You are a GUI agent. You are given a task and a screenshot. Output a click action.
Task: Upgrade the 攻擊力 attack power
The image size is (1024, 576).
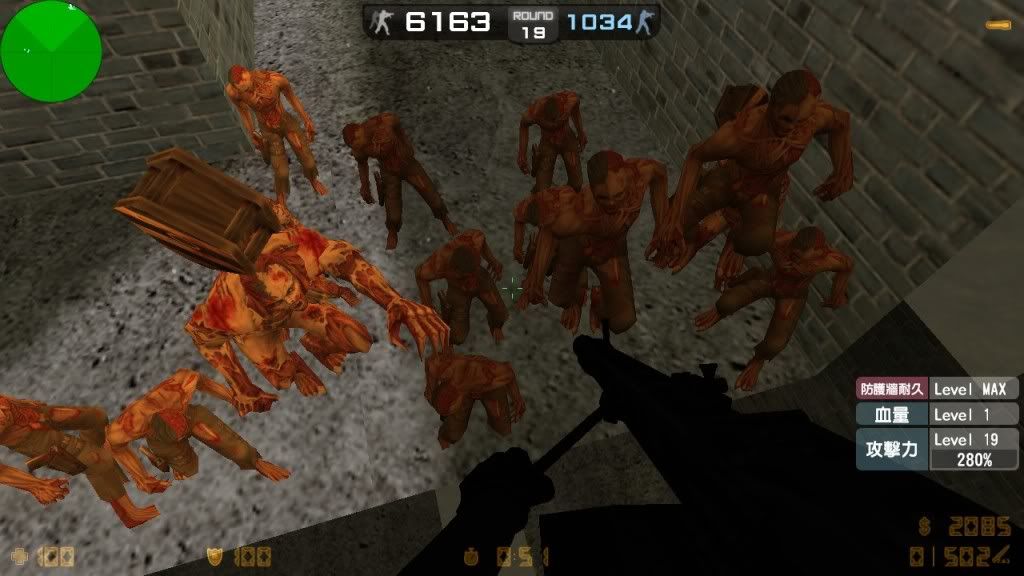(x=937, y=449)
